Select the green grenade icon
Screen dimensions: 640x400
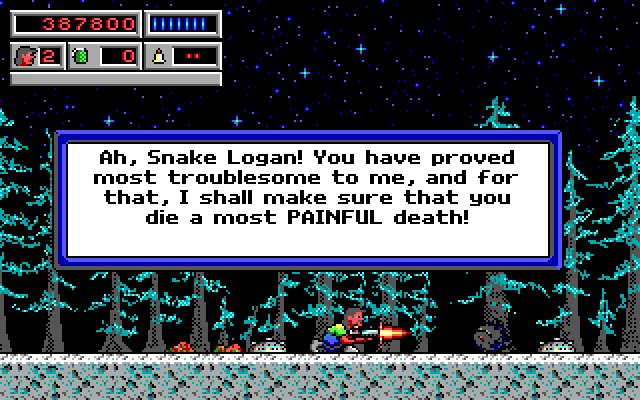(82, 56)
